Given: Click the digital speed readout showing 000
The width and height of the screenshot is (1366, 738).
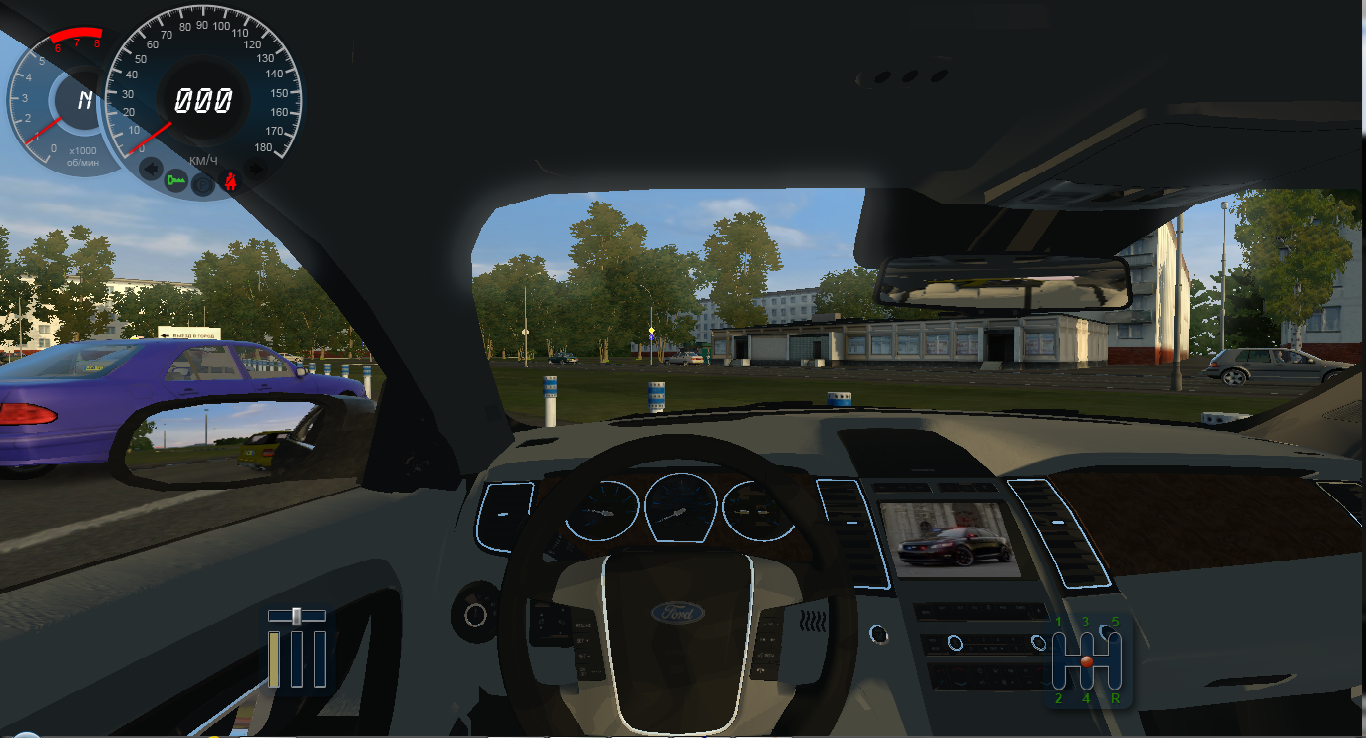Looking at the screenshot, I should point(206,99).
